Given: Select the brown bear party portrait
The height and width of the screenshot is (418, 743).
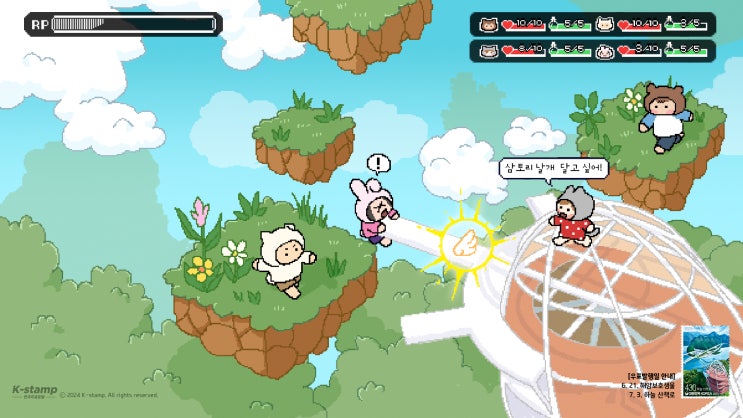Looking at the screenshot, I should (488, 24).
